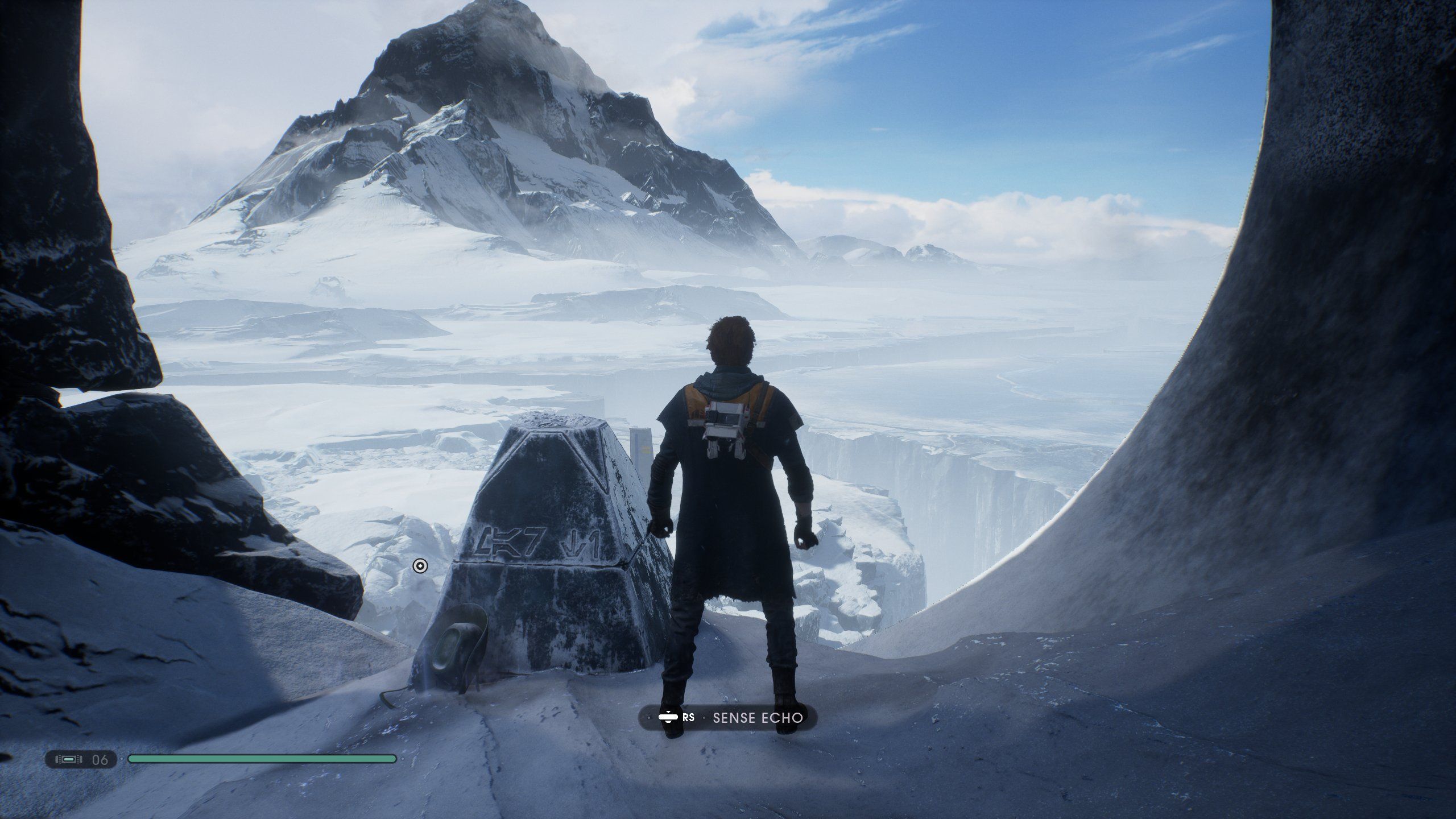Viewport: 1456px width, 819px height.
Task: Click the stim count number 06
Action: [100, 758]
